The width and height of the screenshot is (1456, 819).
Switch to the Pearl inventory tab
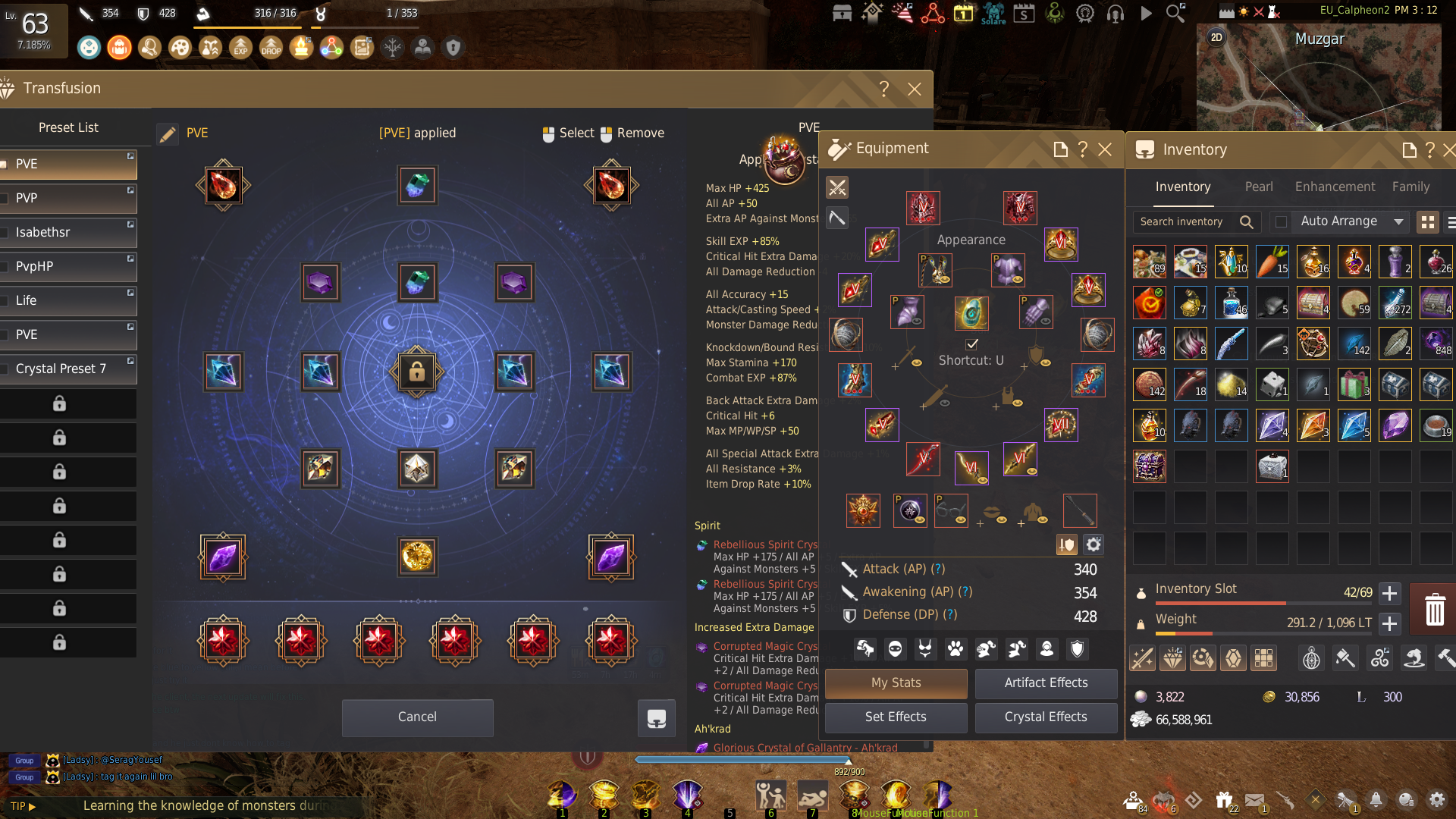1259,187
